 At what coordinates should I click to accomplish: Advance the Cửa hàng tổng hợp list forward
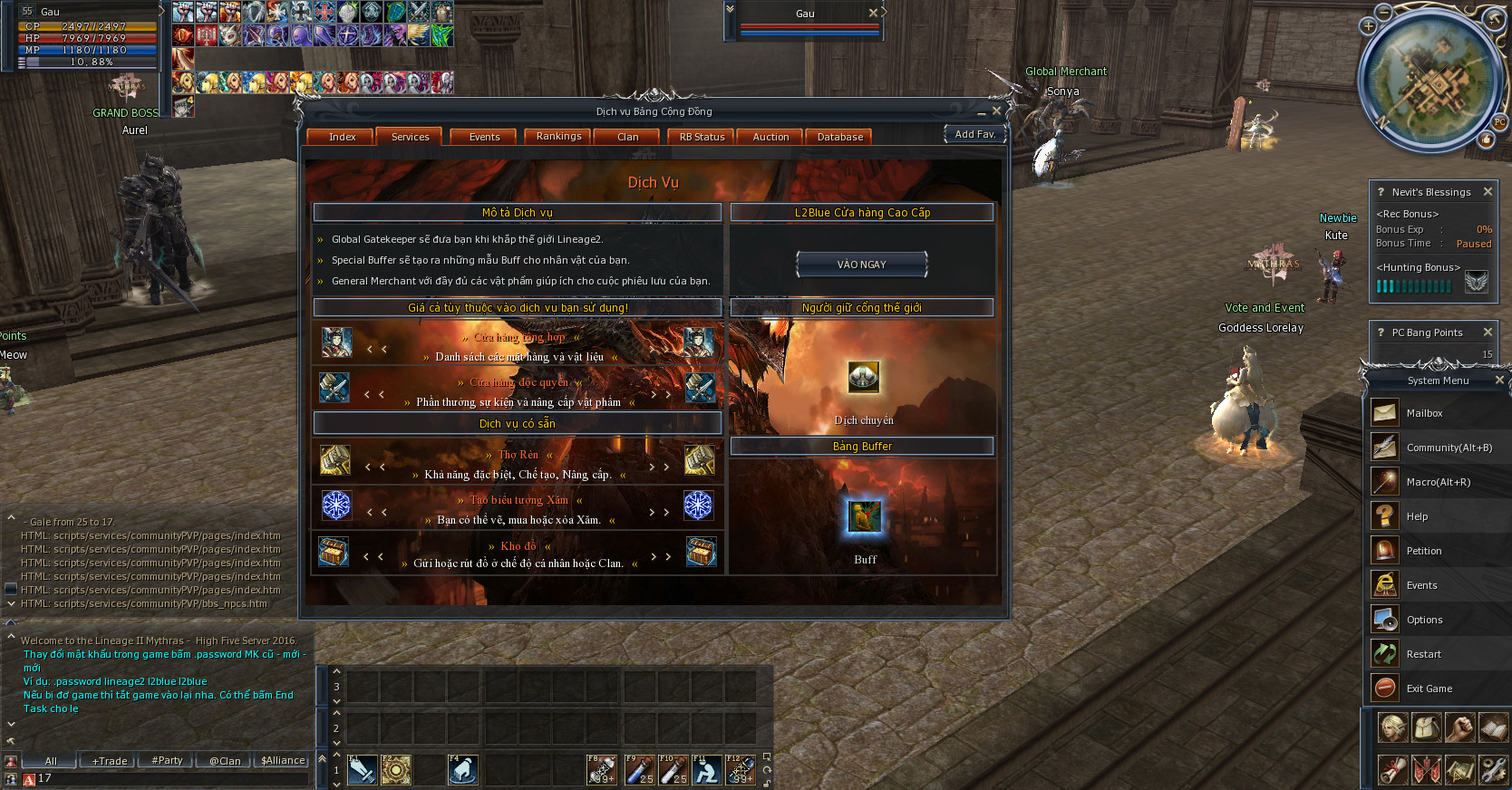coord(654,349)
